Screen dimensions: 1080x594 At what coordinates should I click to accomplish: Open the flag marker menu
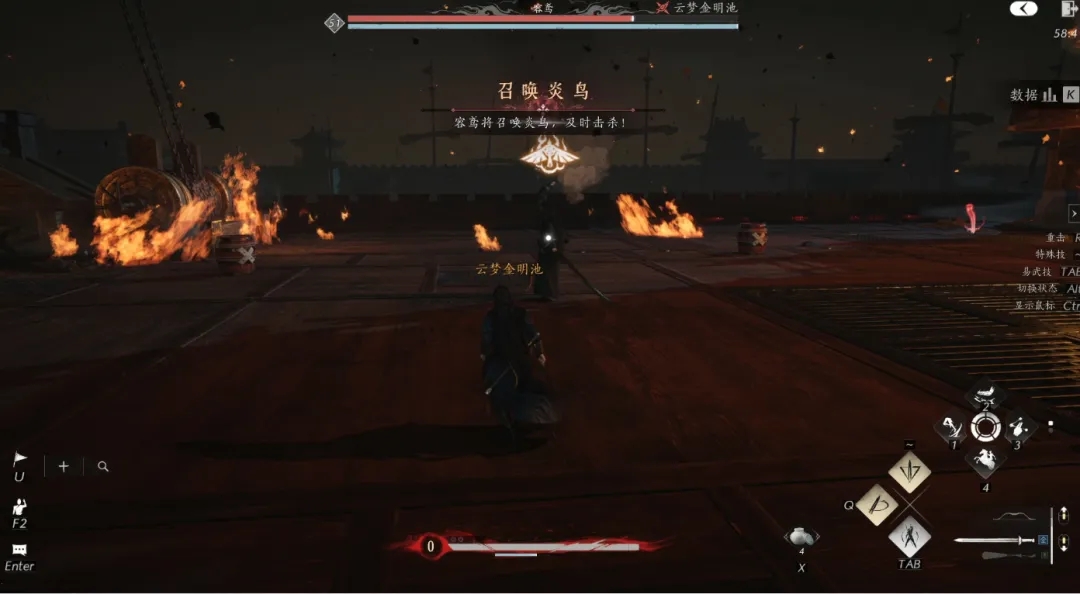[x=19, y=460]
